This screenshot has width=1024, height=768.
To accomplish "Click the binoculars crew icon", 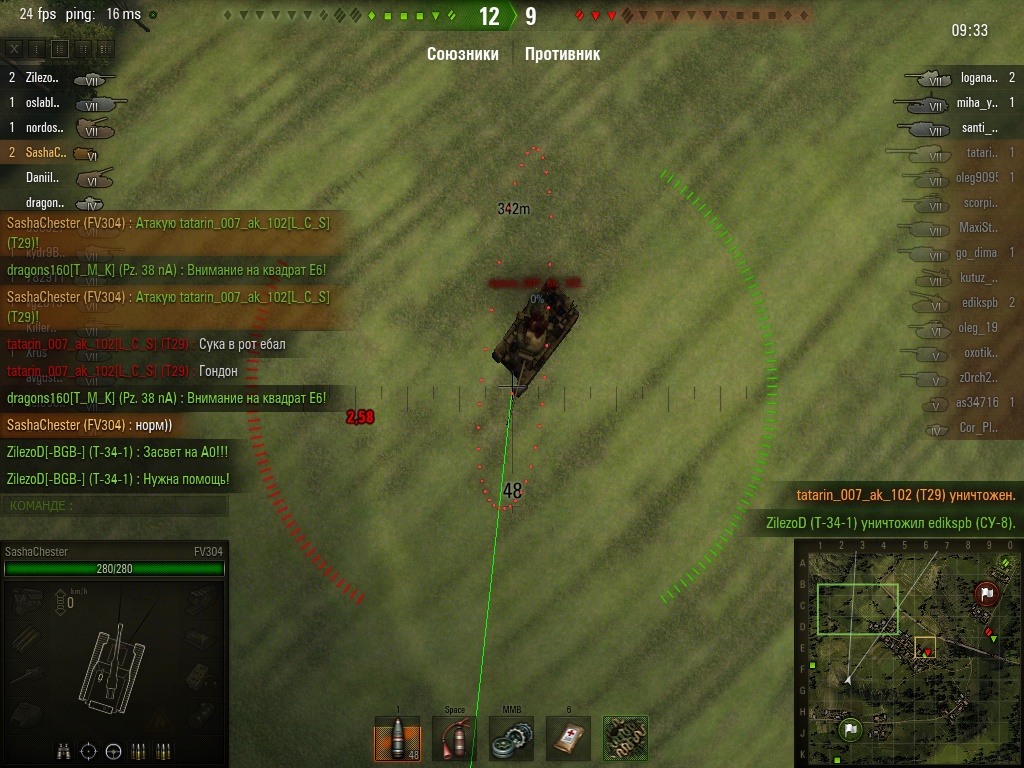I will [x=65, y=751].
